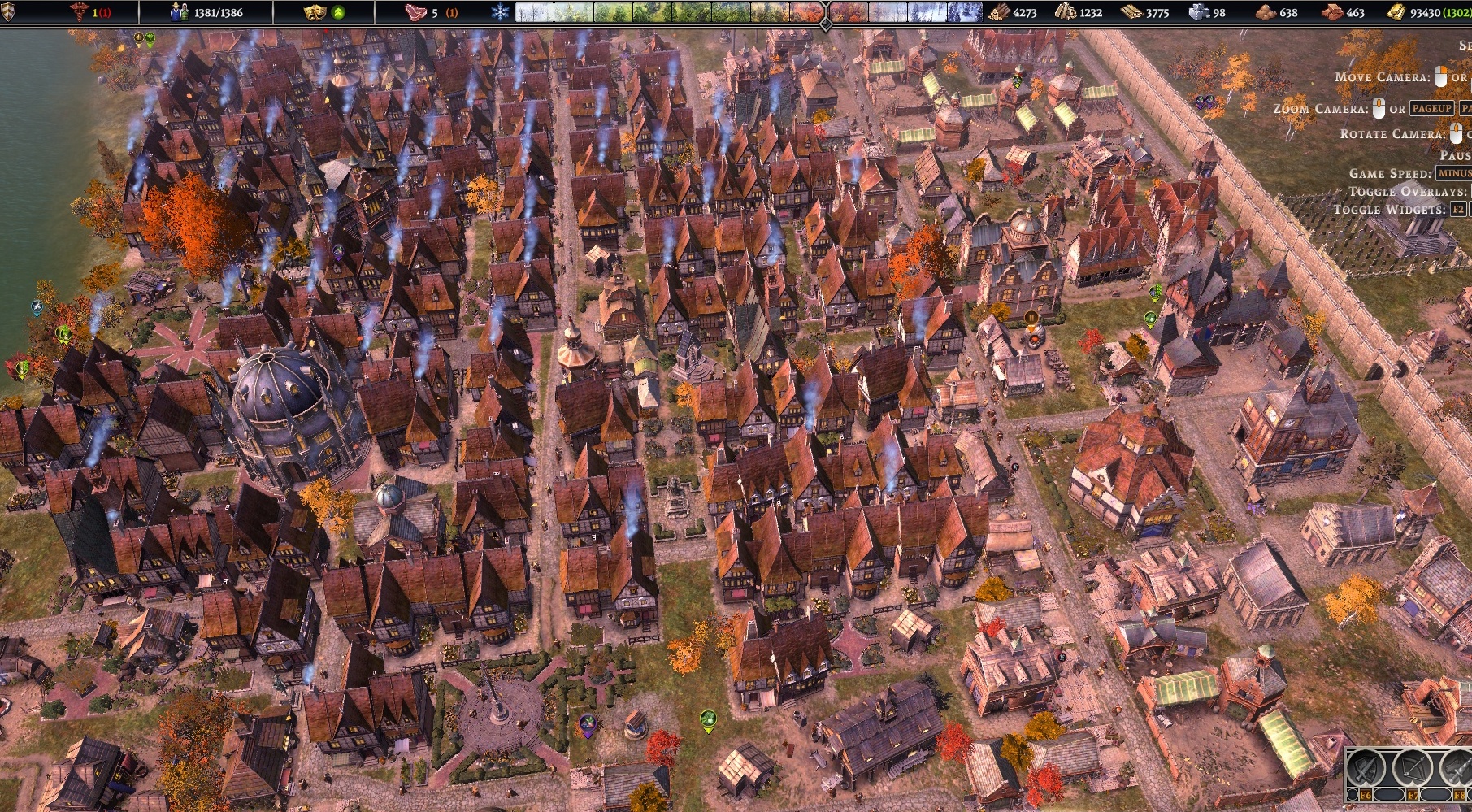This screenshot has height=812, width=1472.
Task: Choose the sword and shield military button
Action: click(1365, 768)
